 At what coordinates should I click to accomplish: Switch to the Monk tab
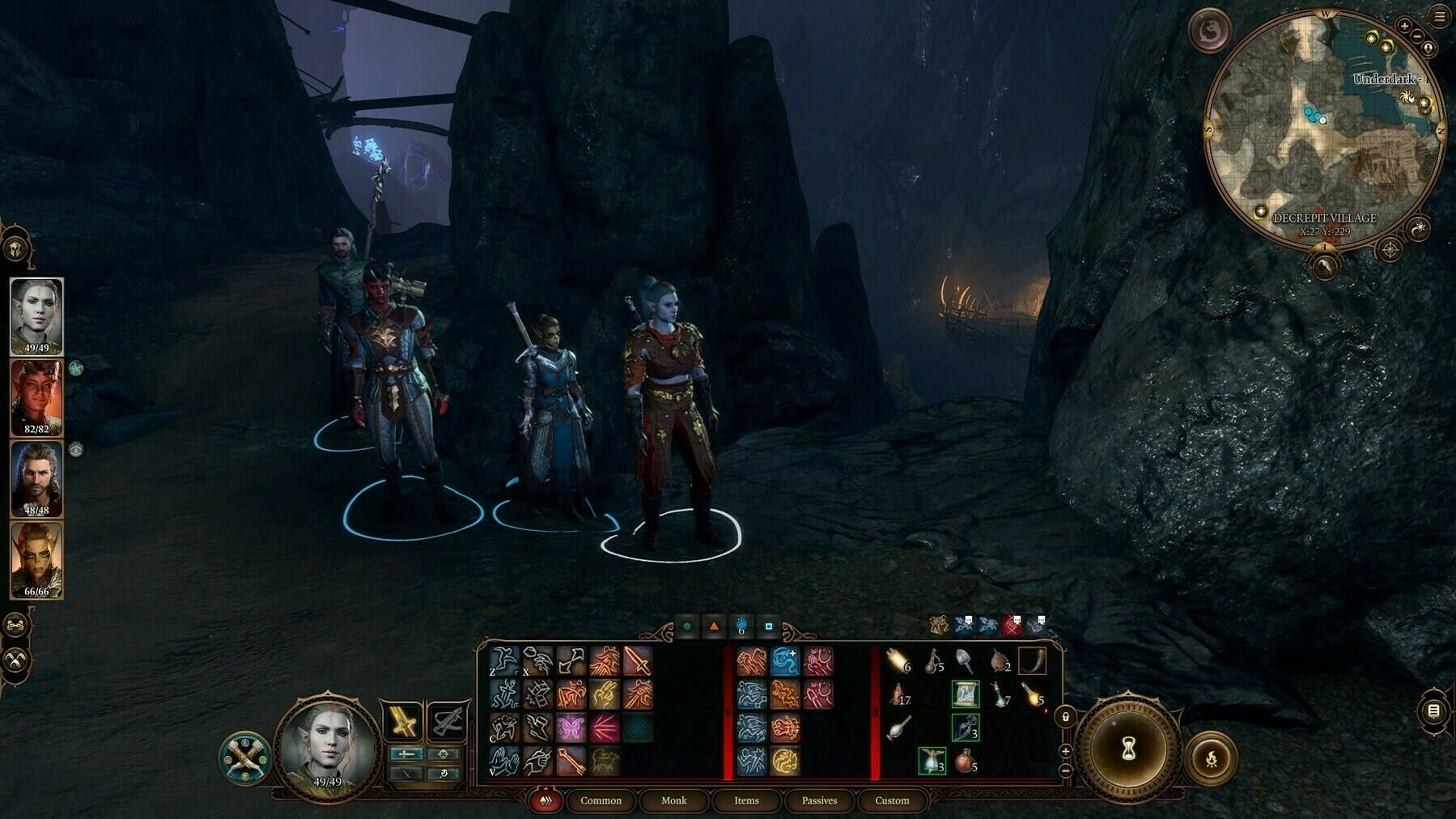[x=673, y=800]
